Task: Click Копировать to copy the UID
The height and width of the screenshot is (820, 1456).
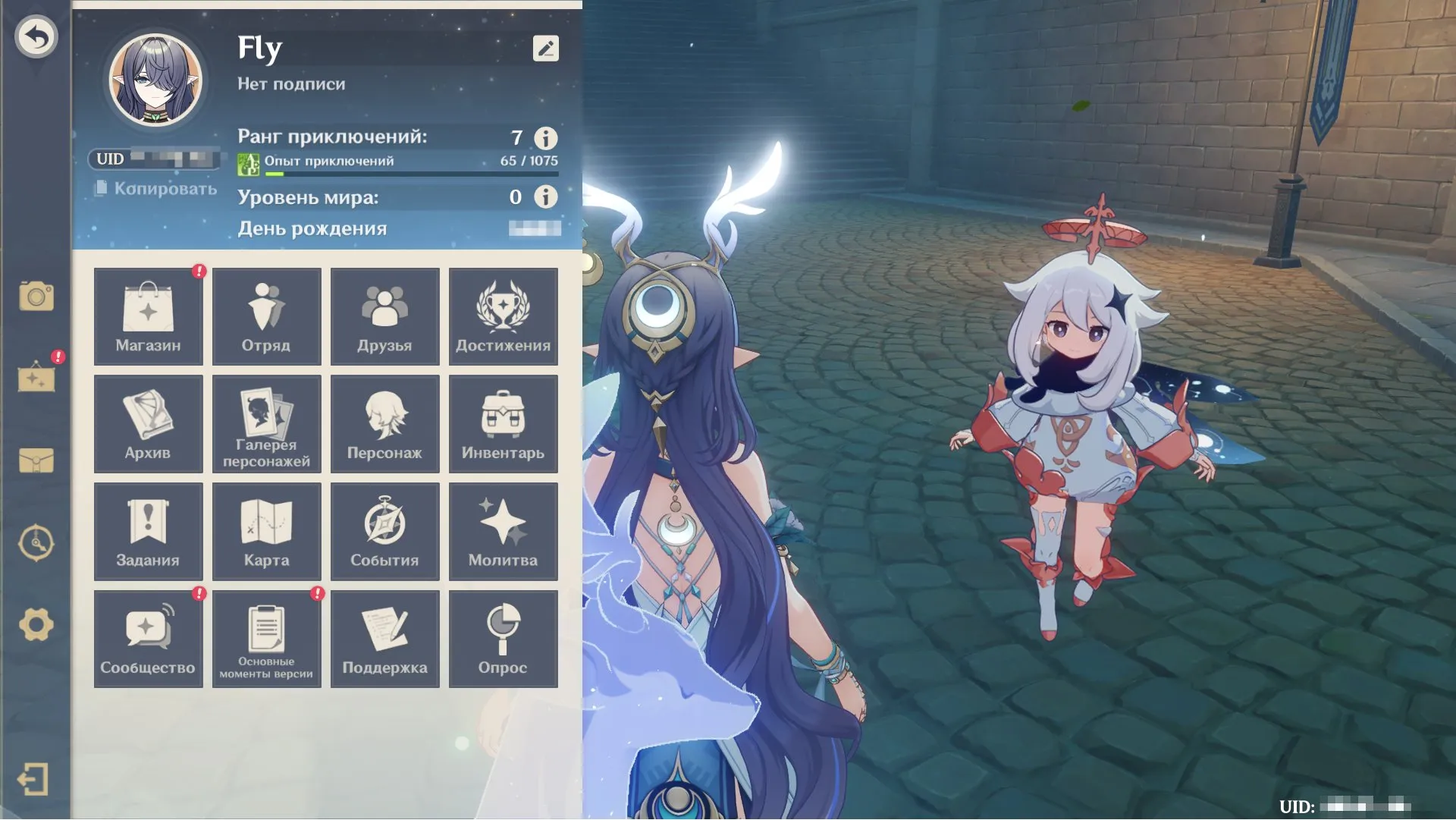Action: click(157, 187)
